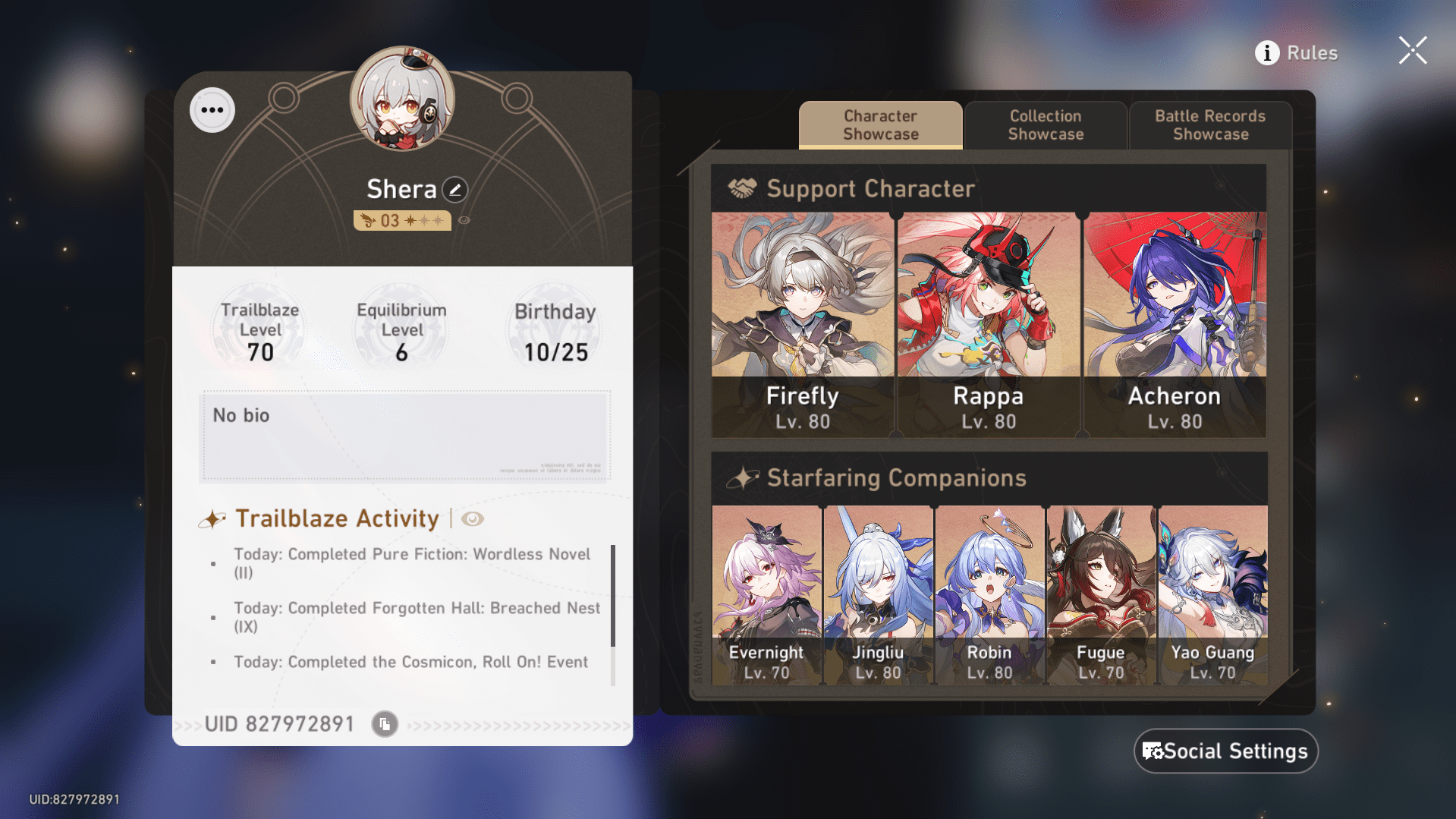This screenshot has width=1456, height=819.
Task: Click the Trailblaze Activity flag icon
Action: pos(212,518)
